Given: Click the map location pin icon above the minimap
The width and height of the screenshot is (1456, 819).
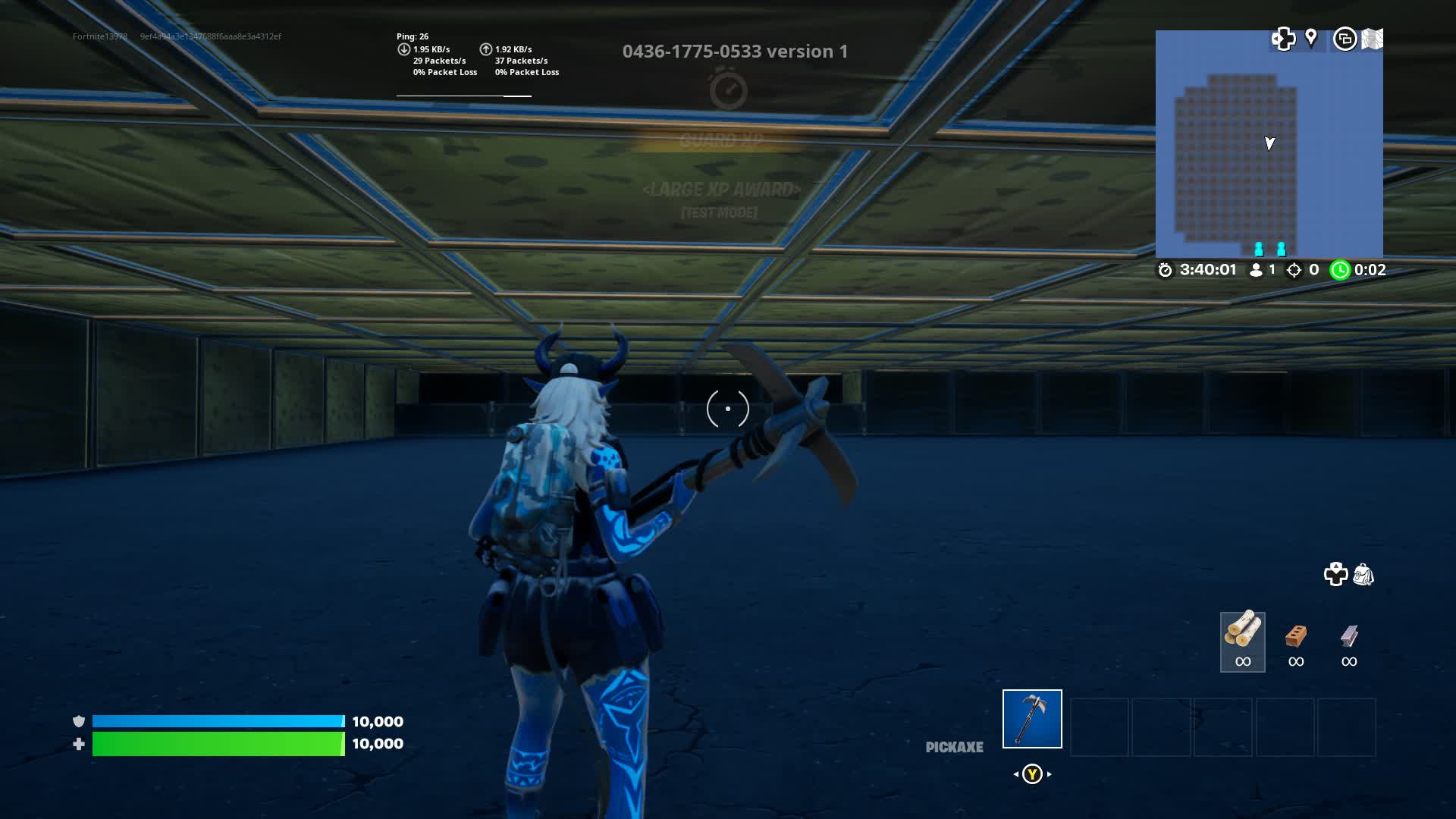Looking at the screenshot, I should [1313, 38].
